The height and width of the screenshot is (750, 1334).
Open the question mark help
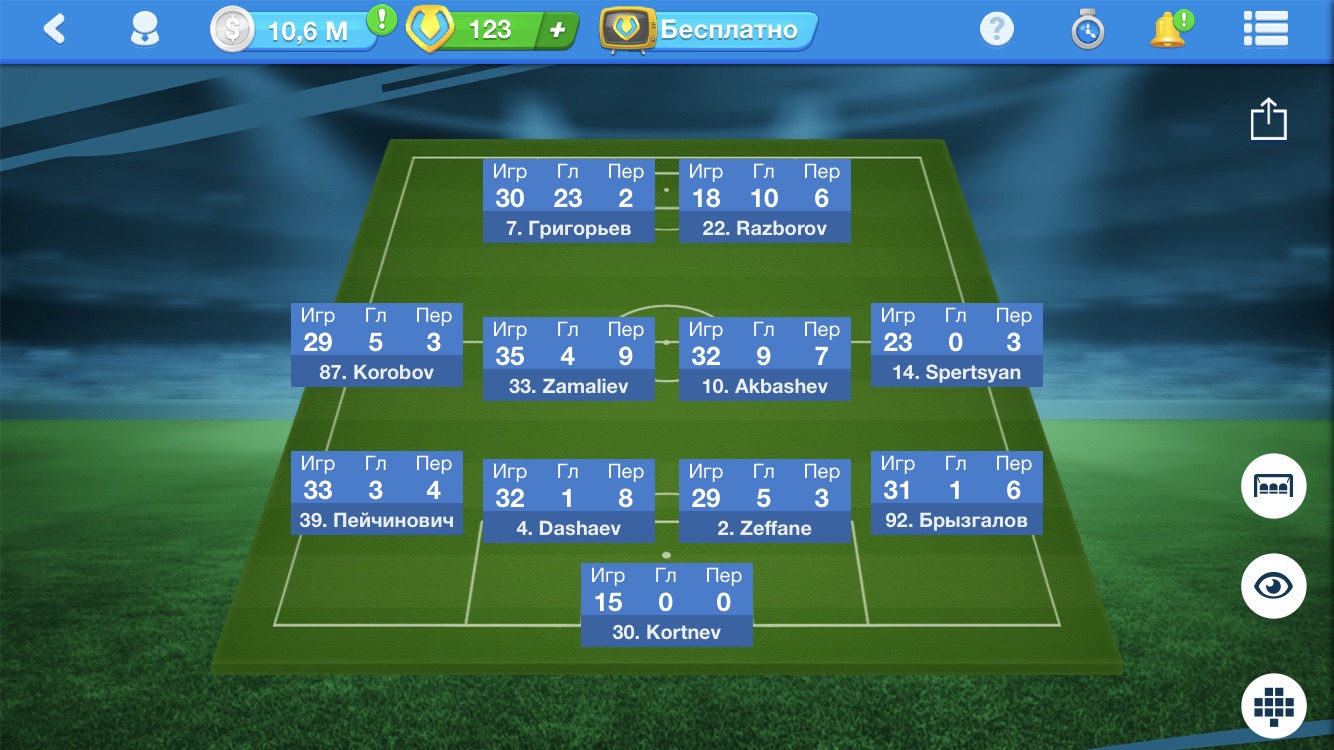(996, 30)
